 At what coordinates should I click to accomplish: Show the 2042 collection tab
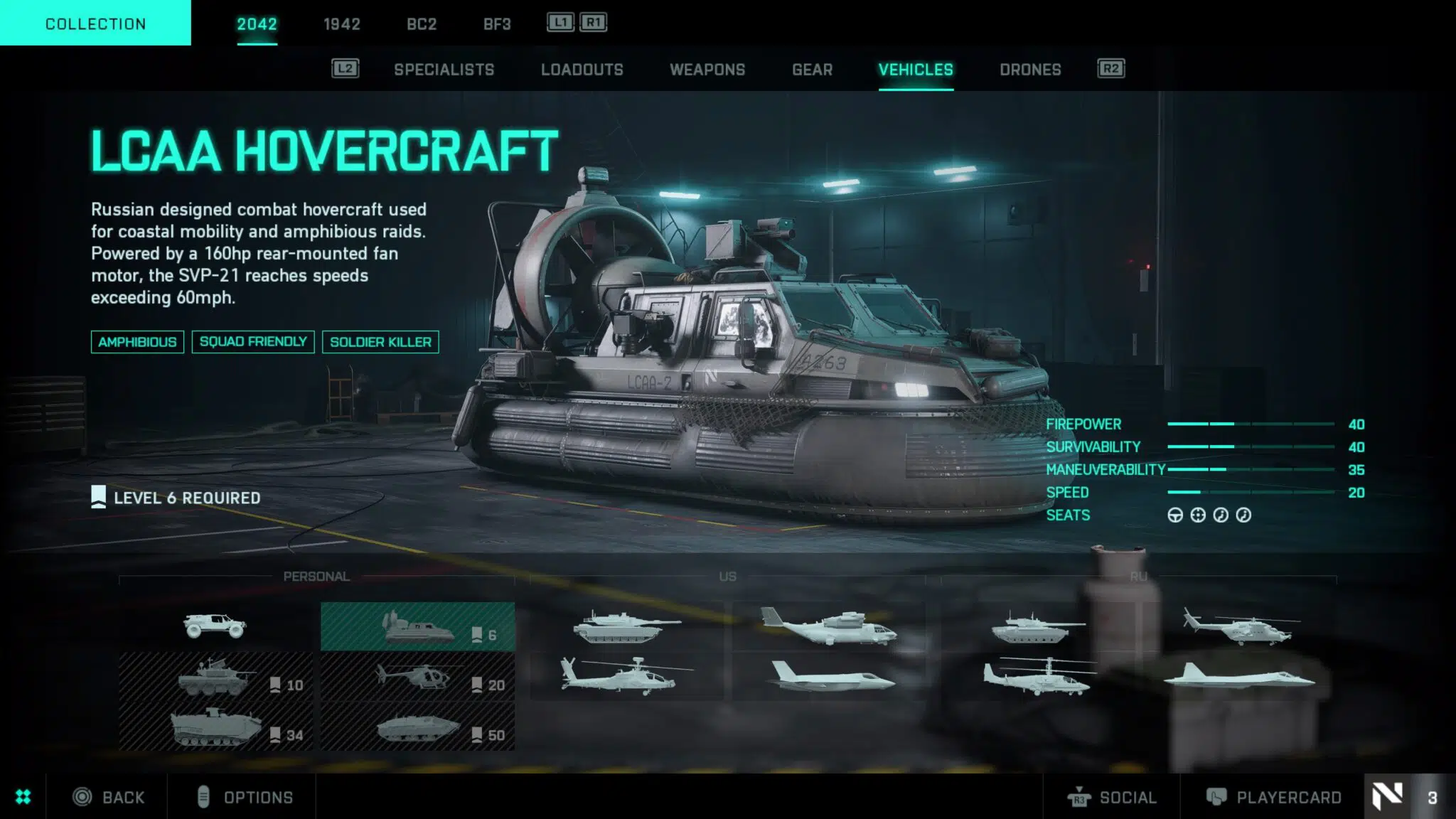[257, 24]
